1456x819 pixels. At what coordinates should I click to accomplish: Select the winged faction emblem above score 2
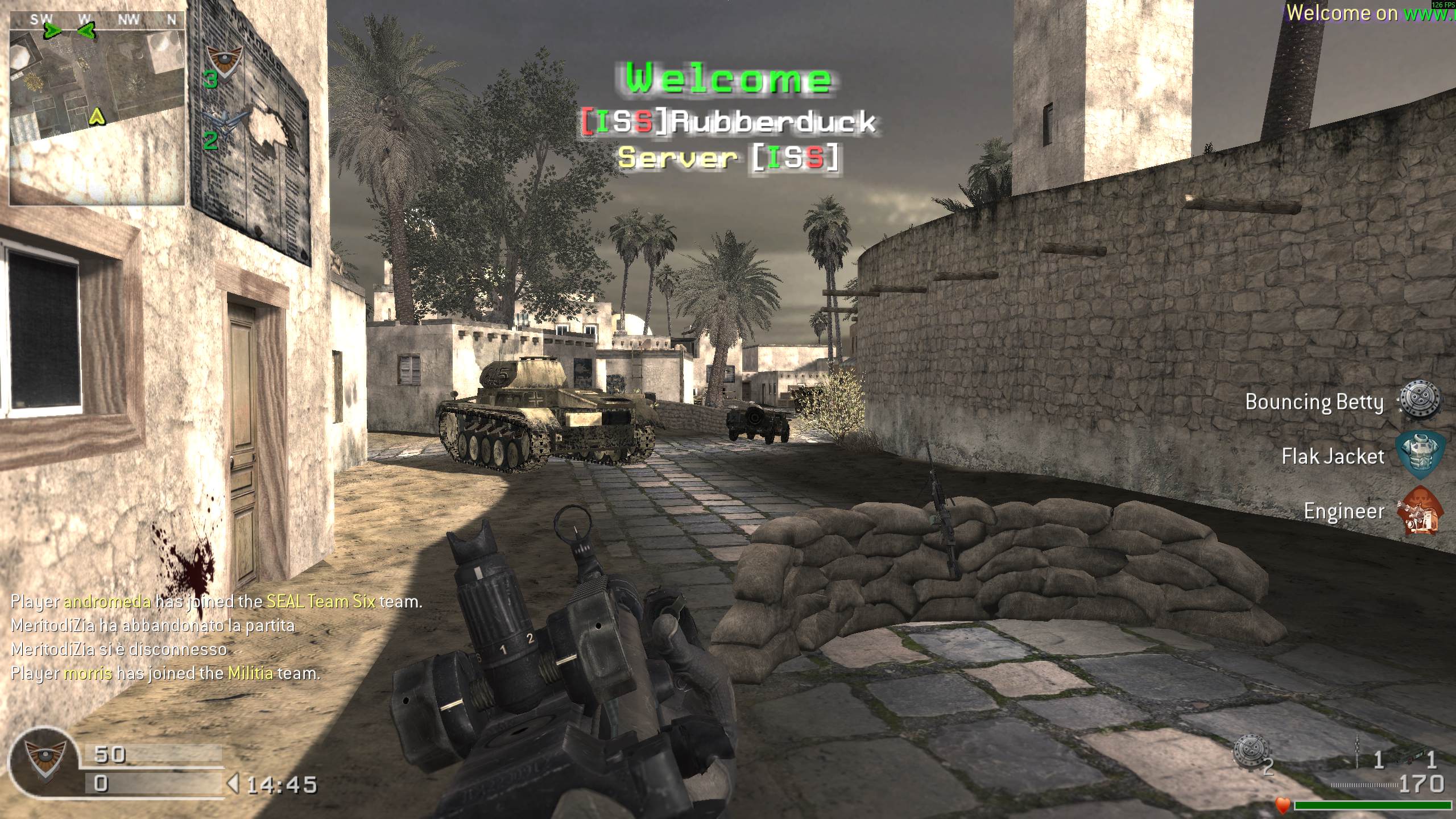click(x=223, y=120)
